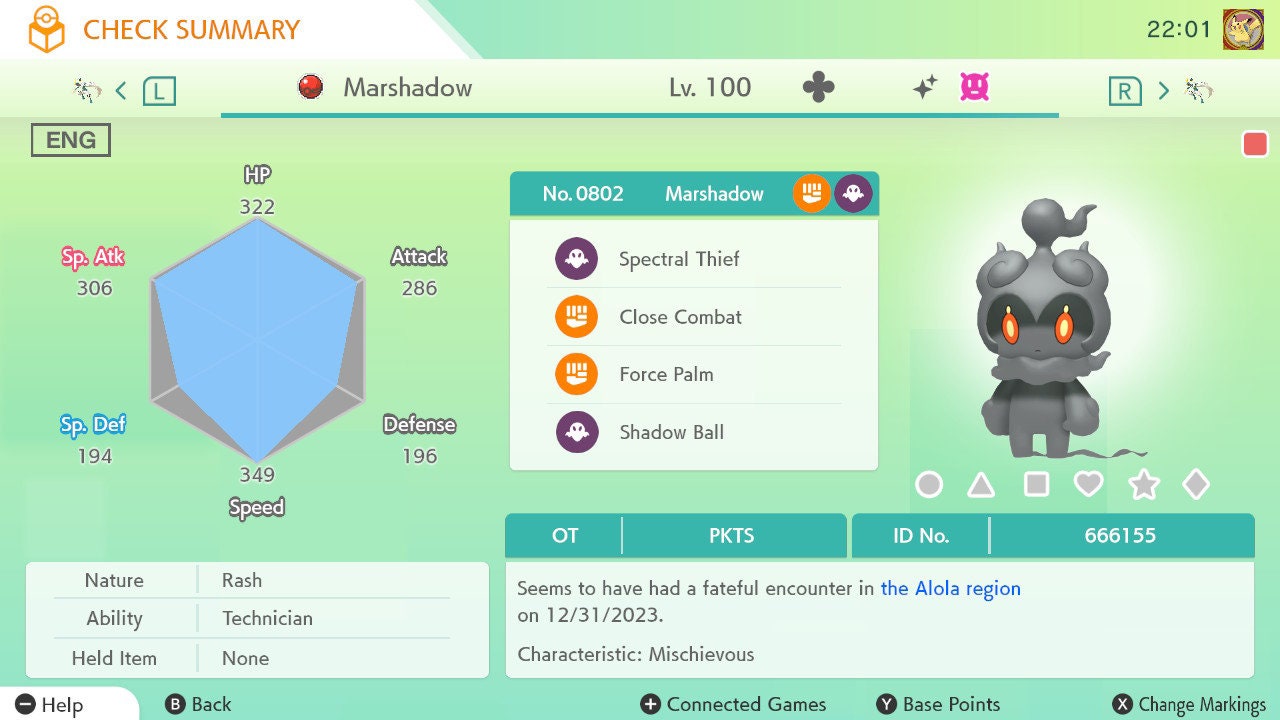The width and height of the screenshot is (1280, 720).
Task: Choose the Force Palm move row
Action: [666, 375]
